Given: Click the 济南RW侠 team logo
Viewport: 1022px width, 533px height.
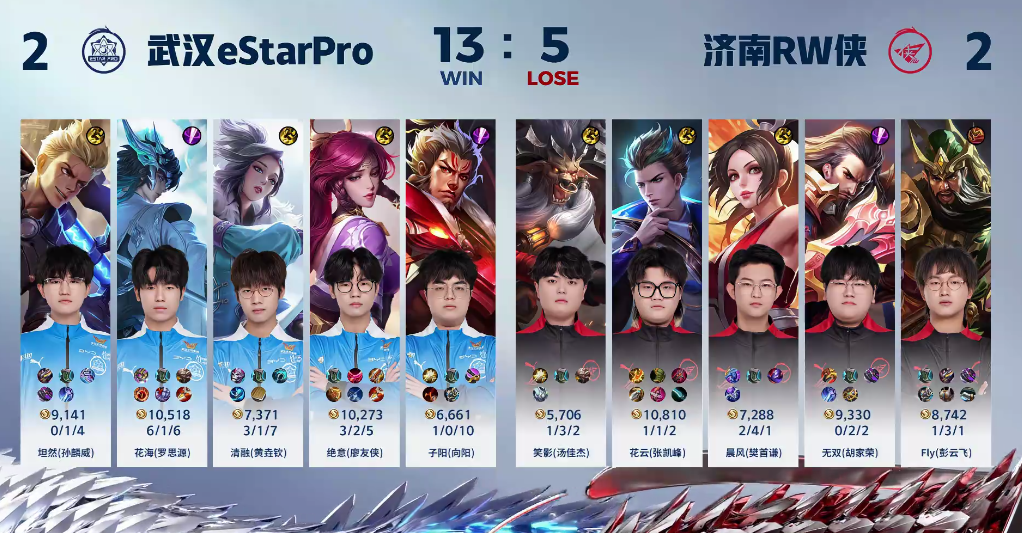Looking at the screenshot, I should tap(912, 52).
